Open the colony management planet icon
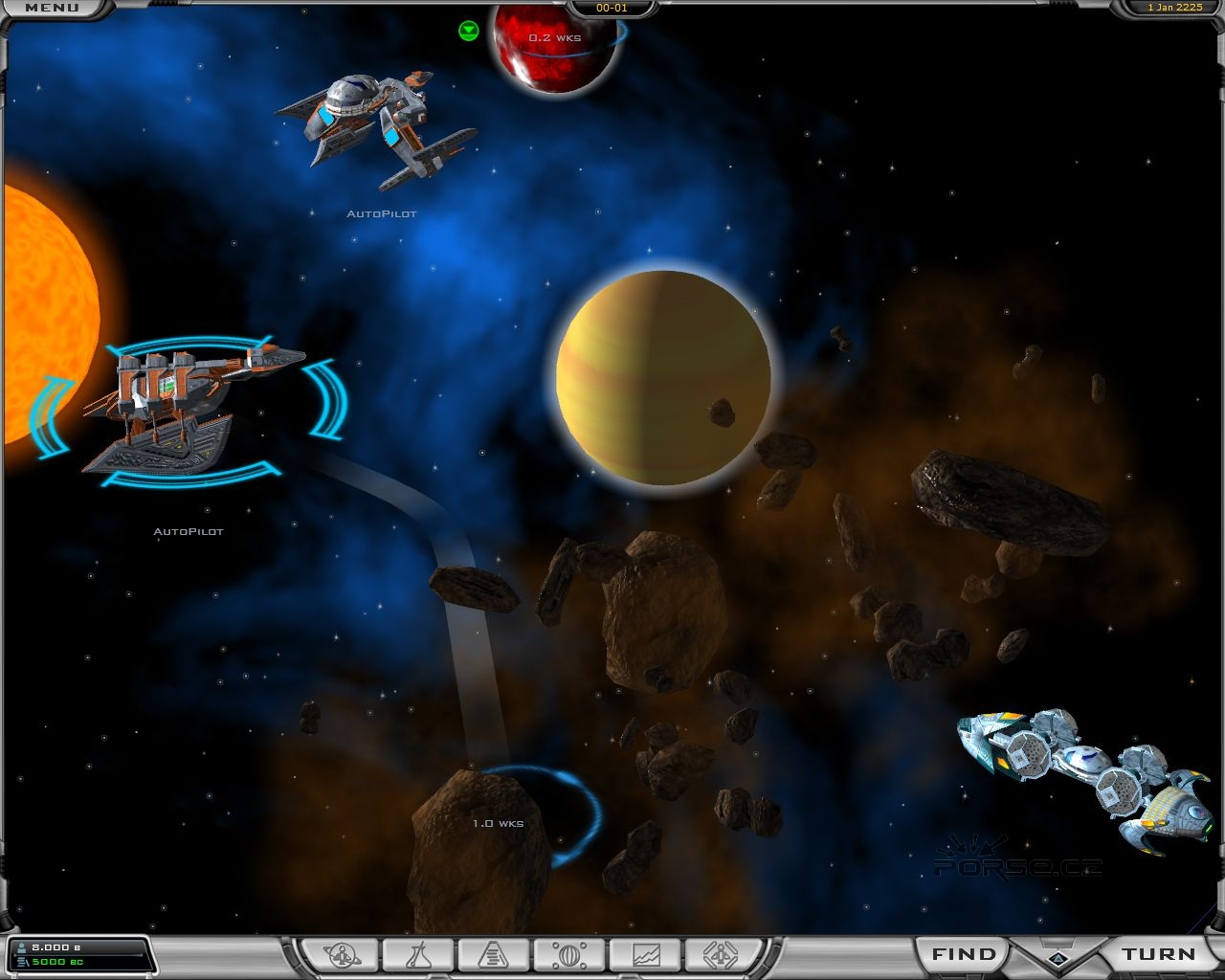This screenshot has height=980, width=1225. 342,954
